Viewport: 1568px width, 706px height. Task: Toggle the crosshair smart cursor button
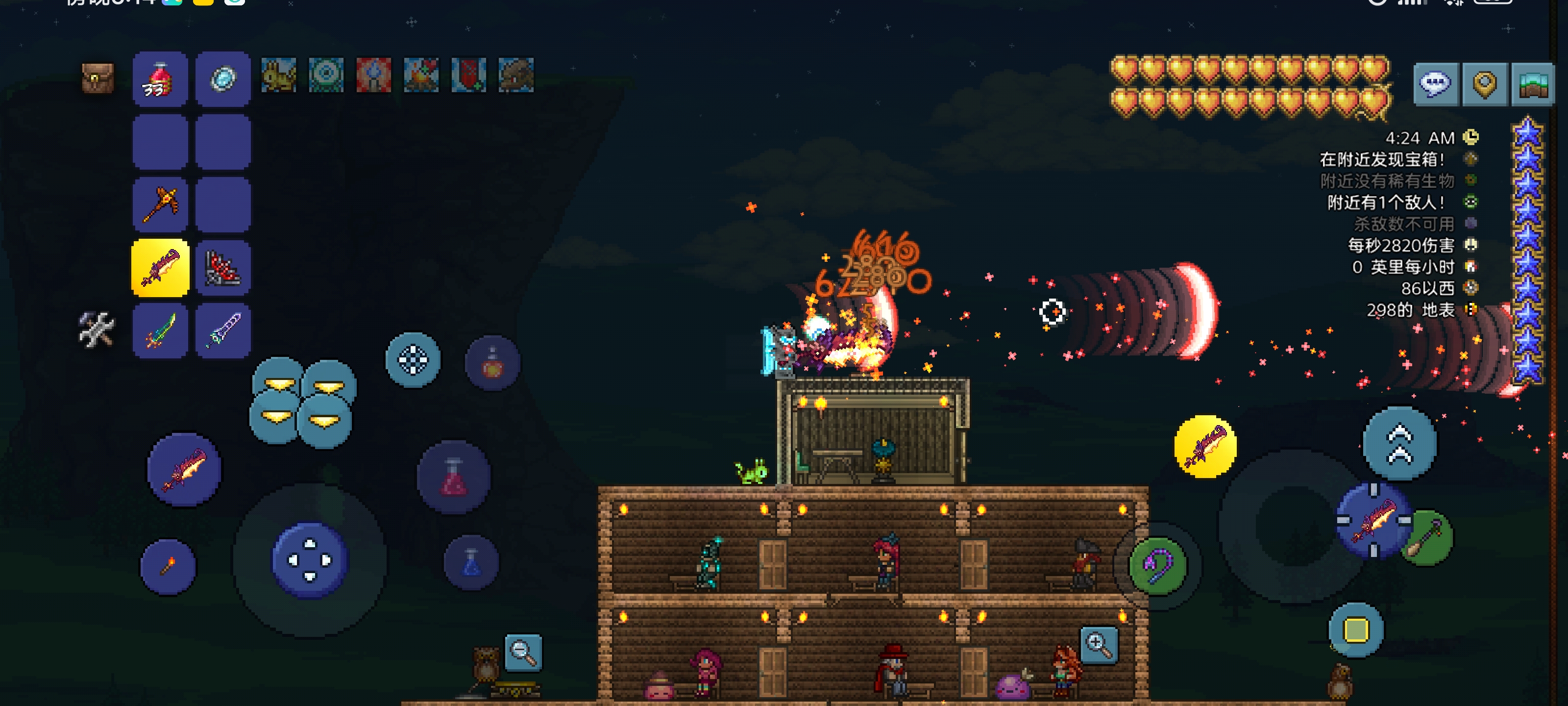(413, 359)
